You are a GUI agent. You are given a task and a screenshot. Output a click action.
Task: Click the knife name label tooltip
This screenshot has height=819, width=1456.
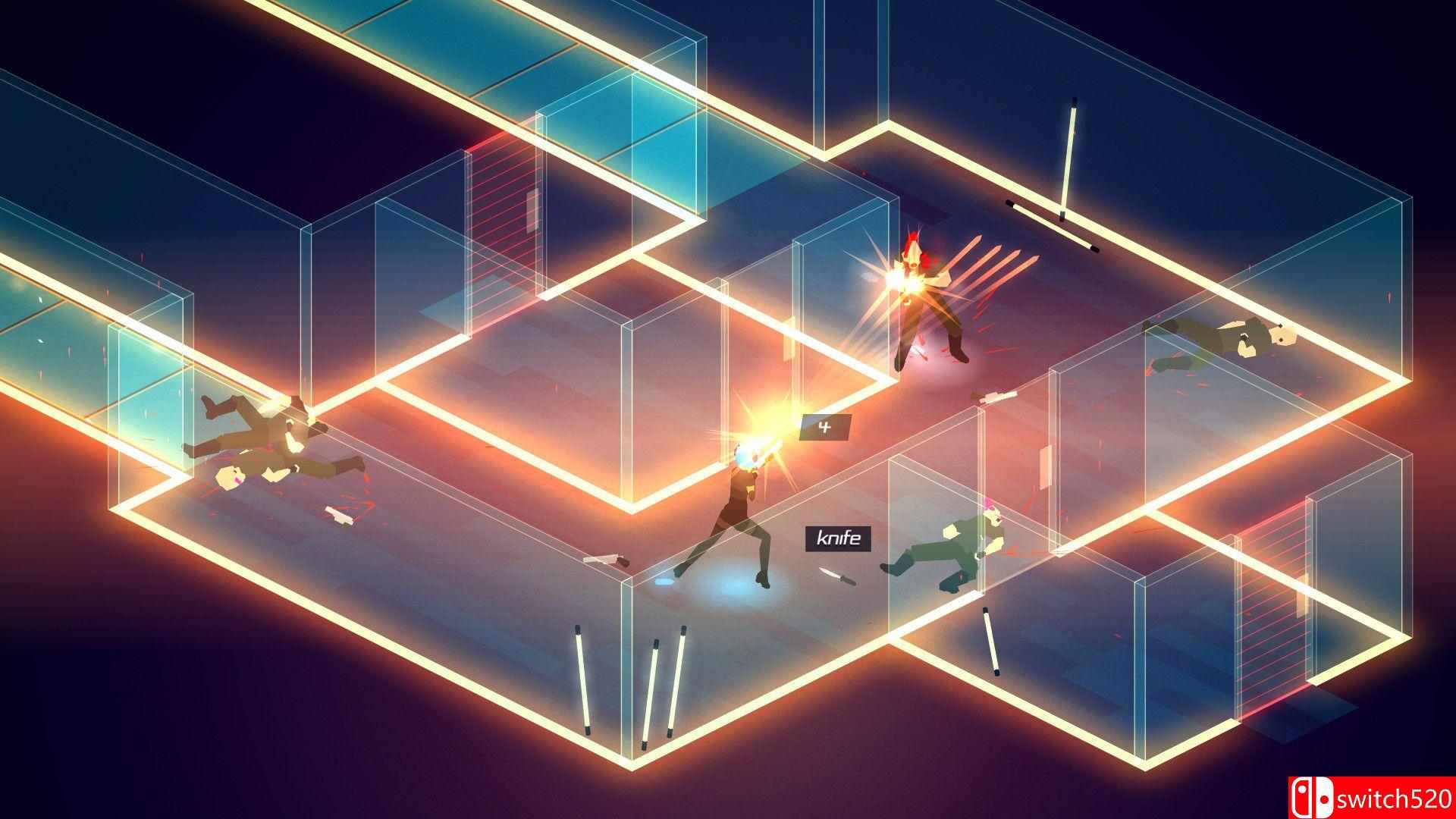(837, 539)
